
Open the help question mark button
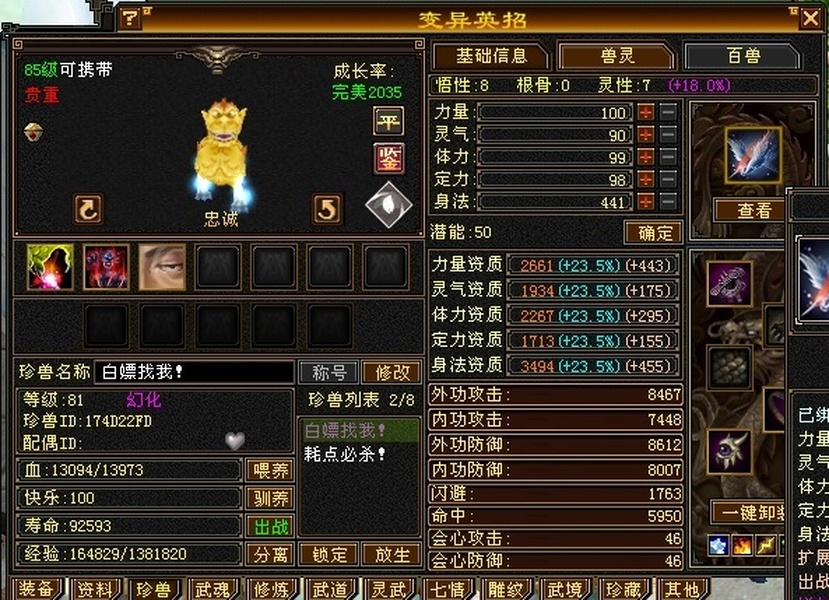coord(131,18)
